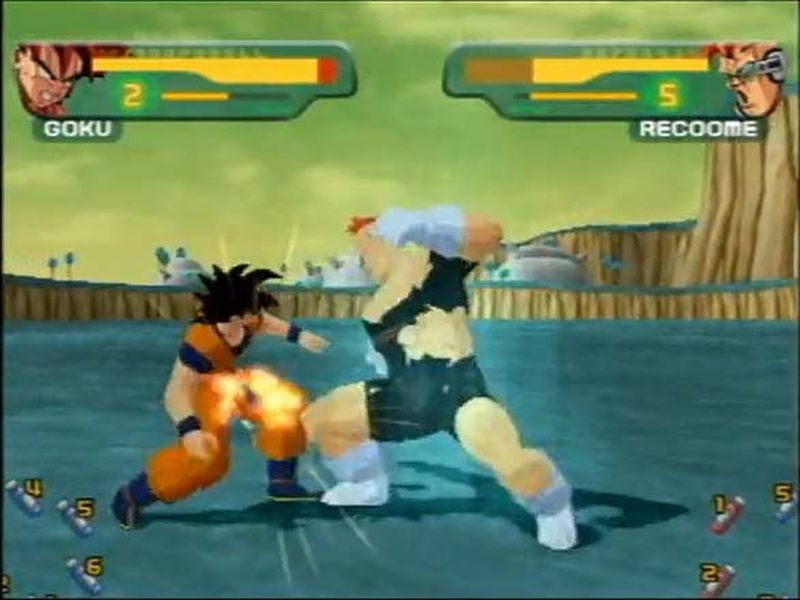Image resolution: width=800 pixels, height=600 pixels.
Task: Select the blue capsule numbered 4
Action: tap(24, 497)
